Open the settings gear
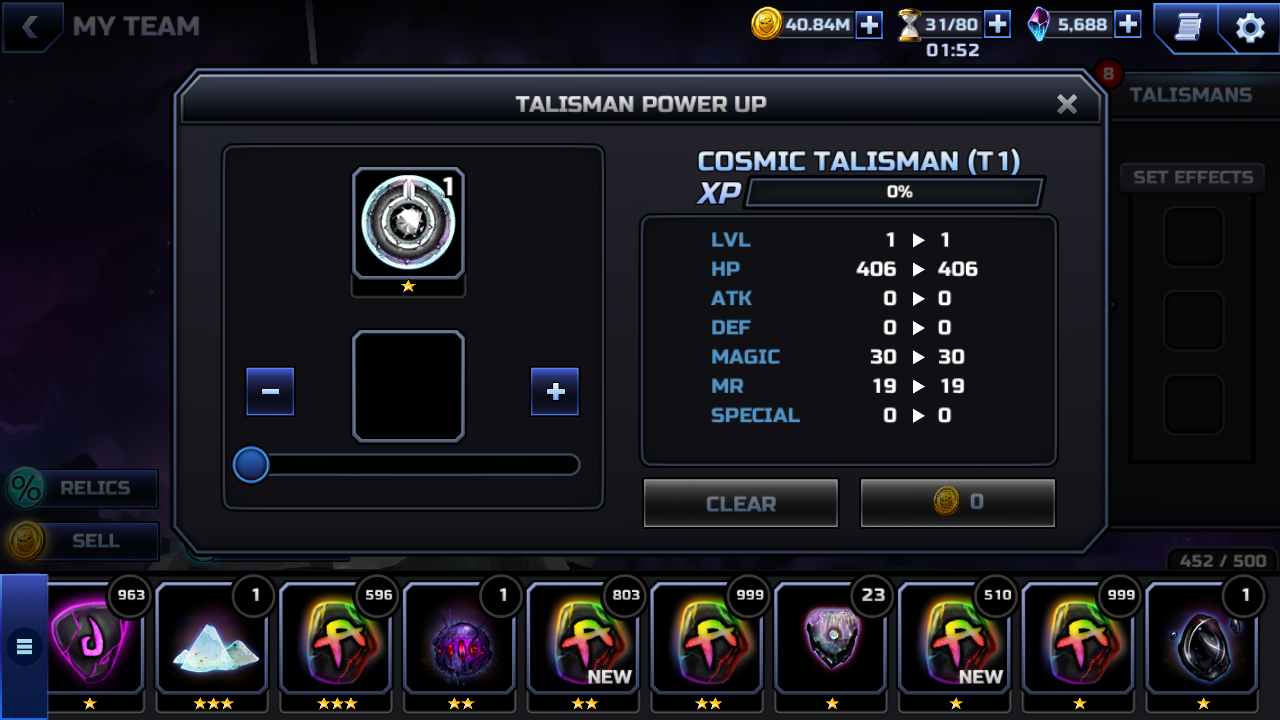The height and width of the screenshot is (720, 1280). click(1250, 28)
